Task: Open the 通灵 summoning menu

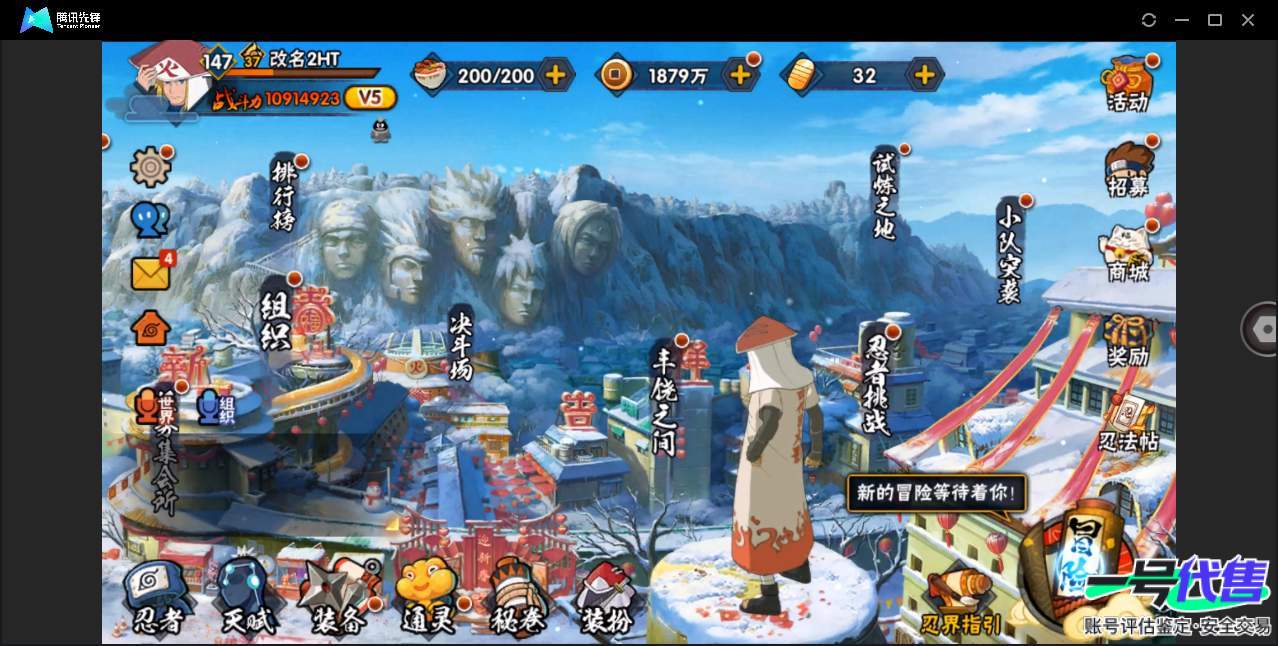Action: 428,597
